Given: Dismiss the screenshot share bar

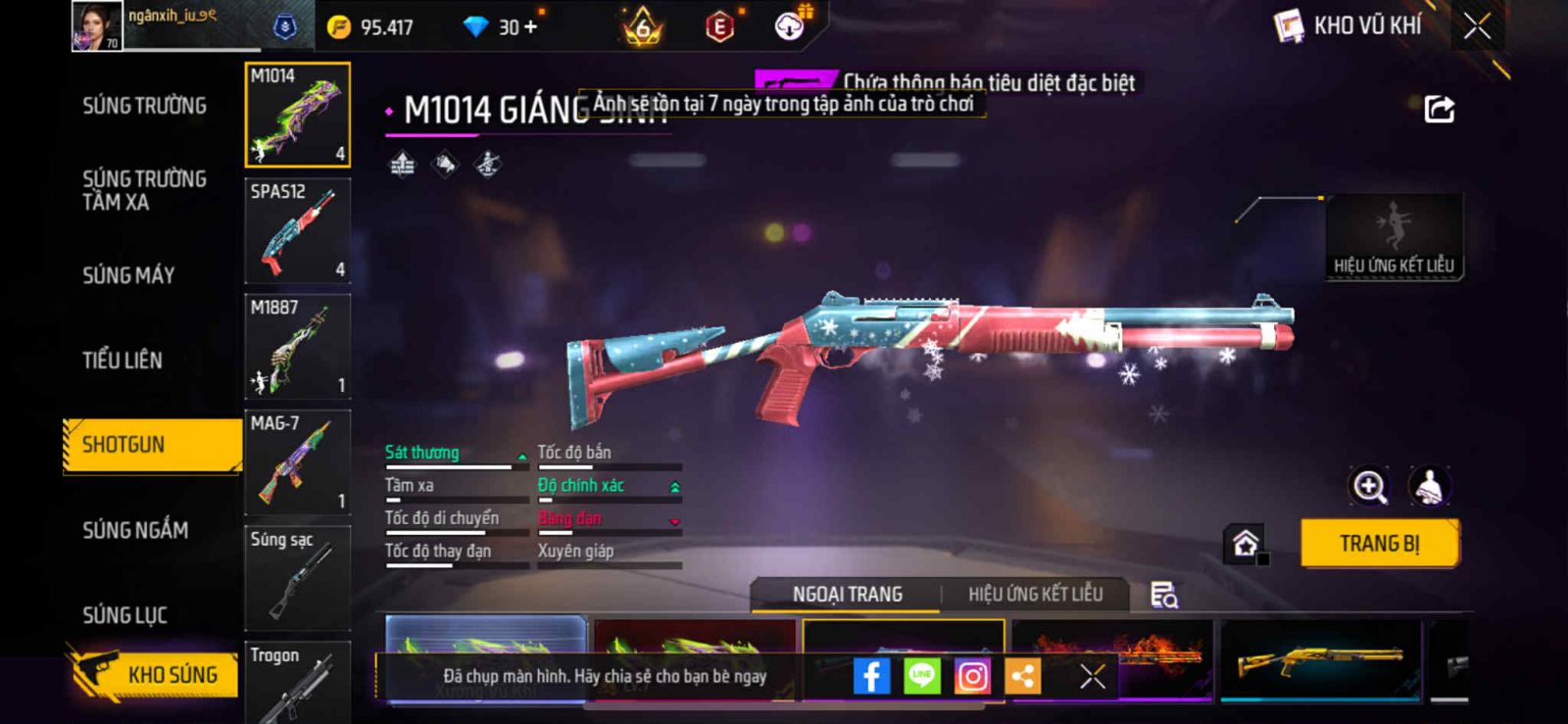Looking at the screenshot, I should 1093,676.
